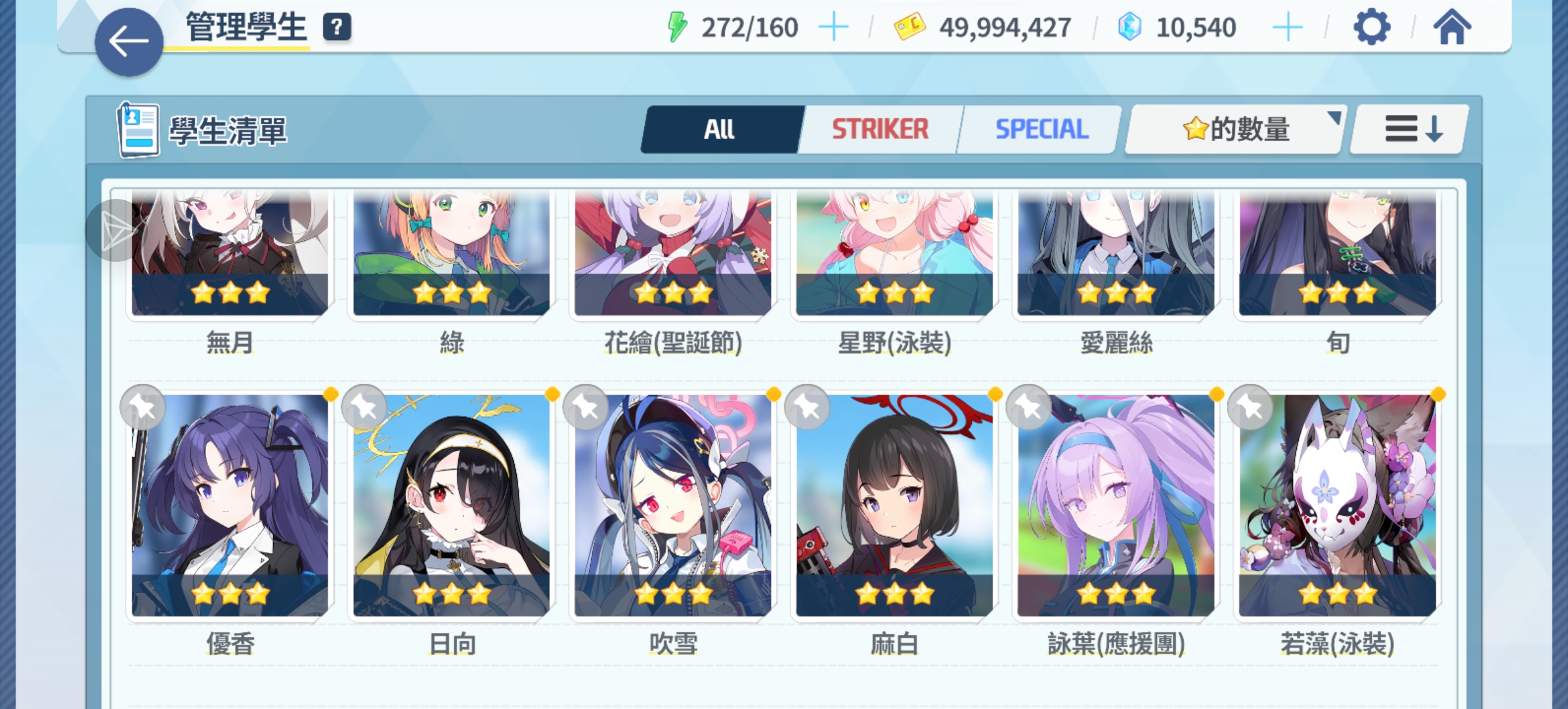Select the All filter button

coord(720,129)
